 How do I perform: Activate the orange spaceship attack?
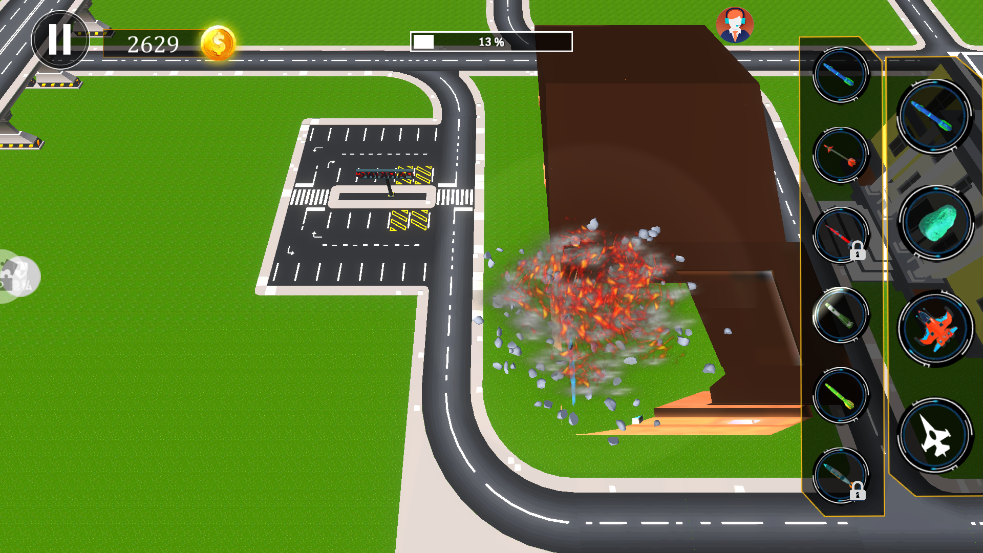(x=935, y=329)
